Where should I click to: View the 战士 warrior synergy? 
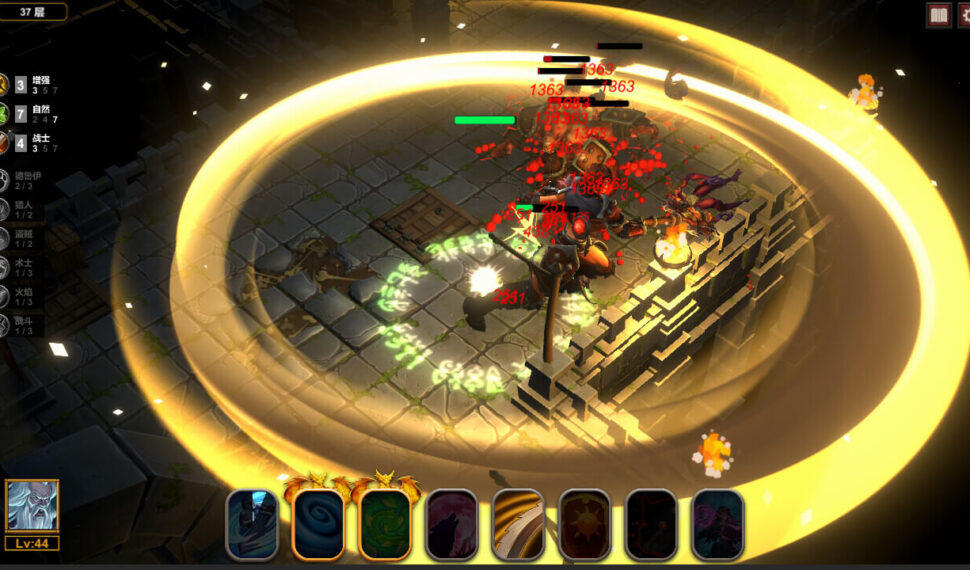(28, 143)
